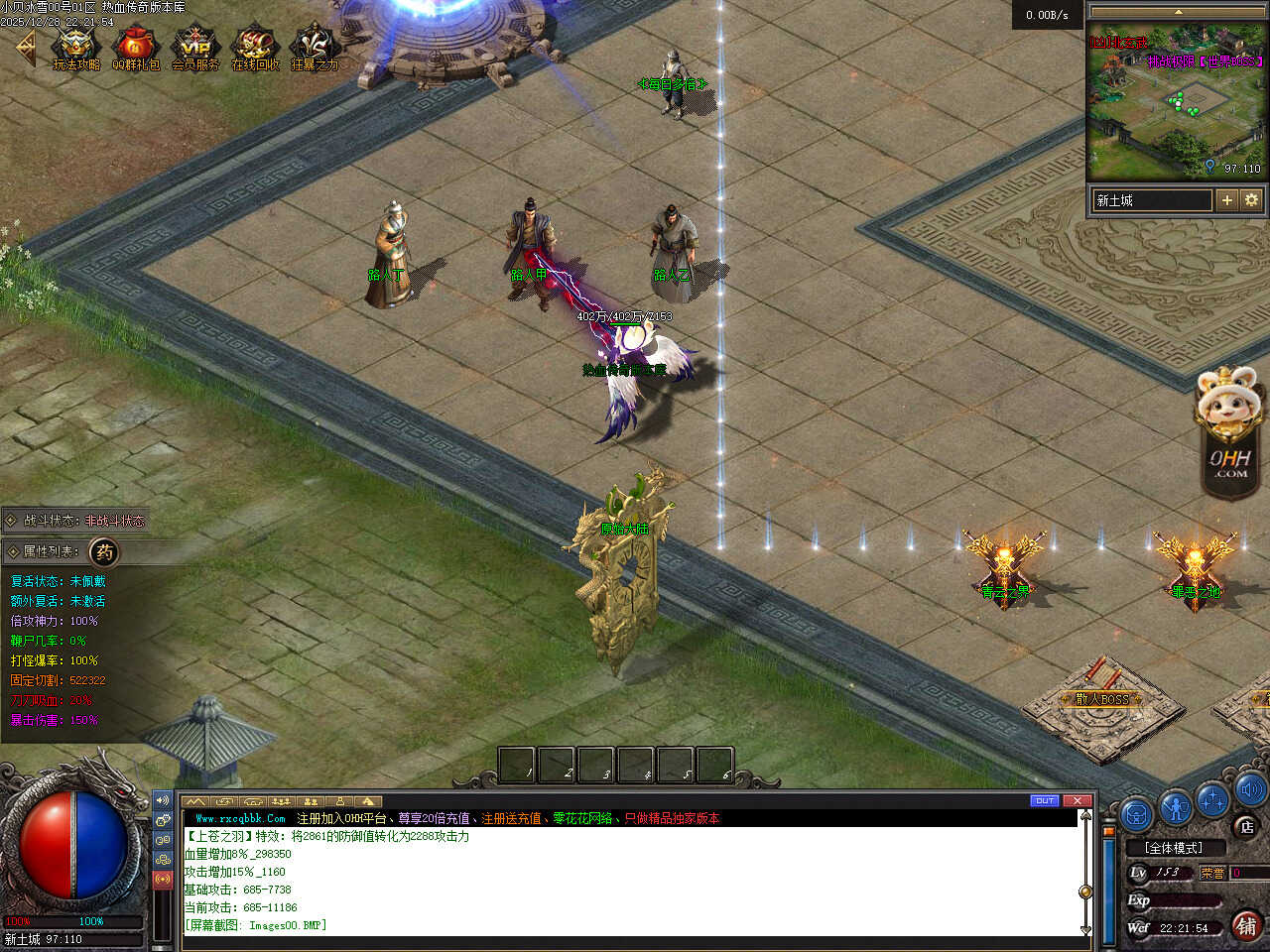This screenshot has height=952, width=1270.
Task: Open the 玩法攻略 gameplay guide icon
Action: pos(75,47)
